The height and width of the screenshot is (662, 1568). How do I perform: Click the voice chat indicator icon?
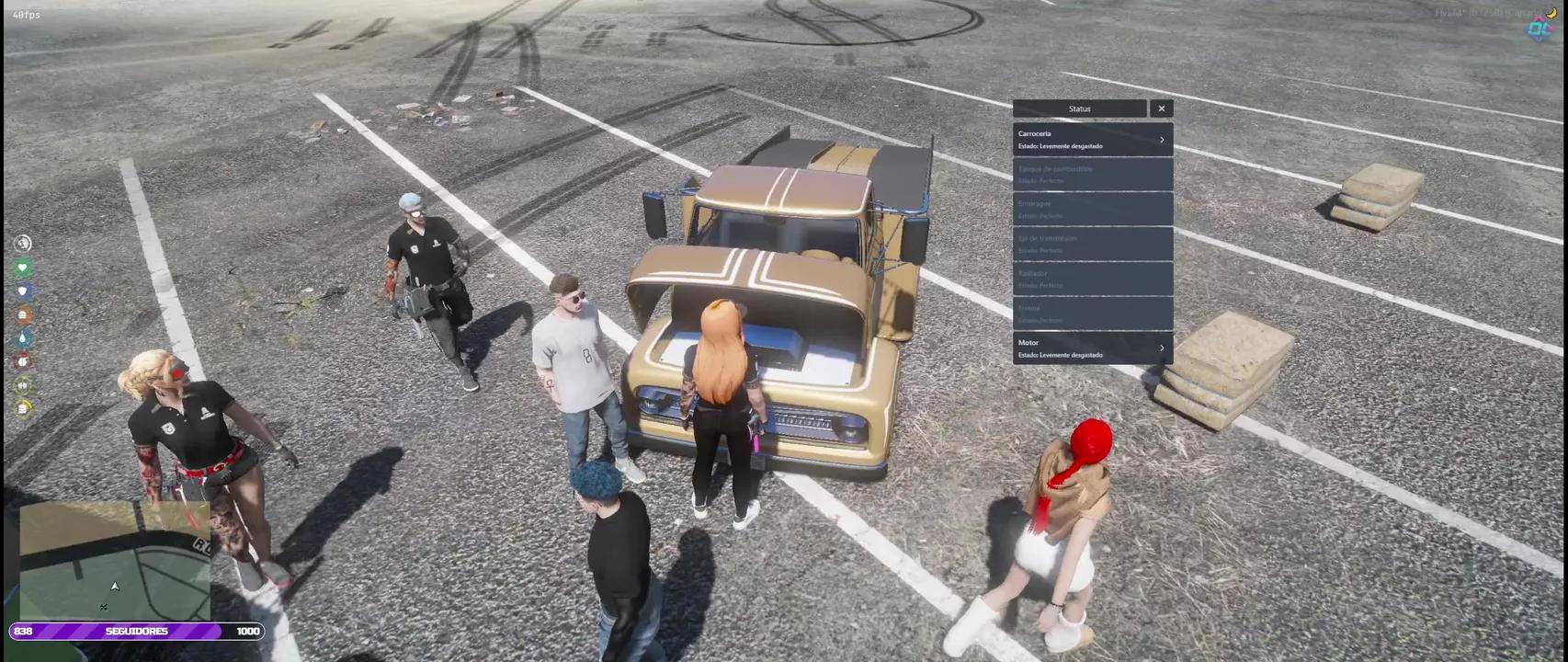23,244
